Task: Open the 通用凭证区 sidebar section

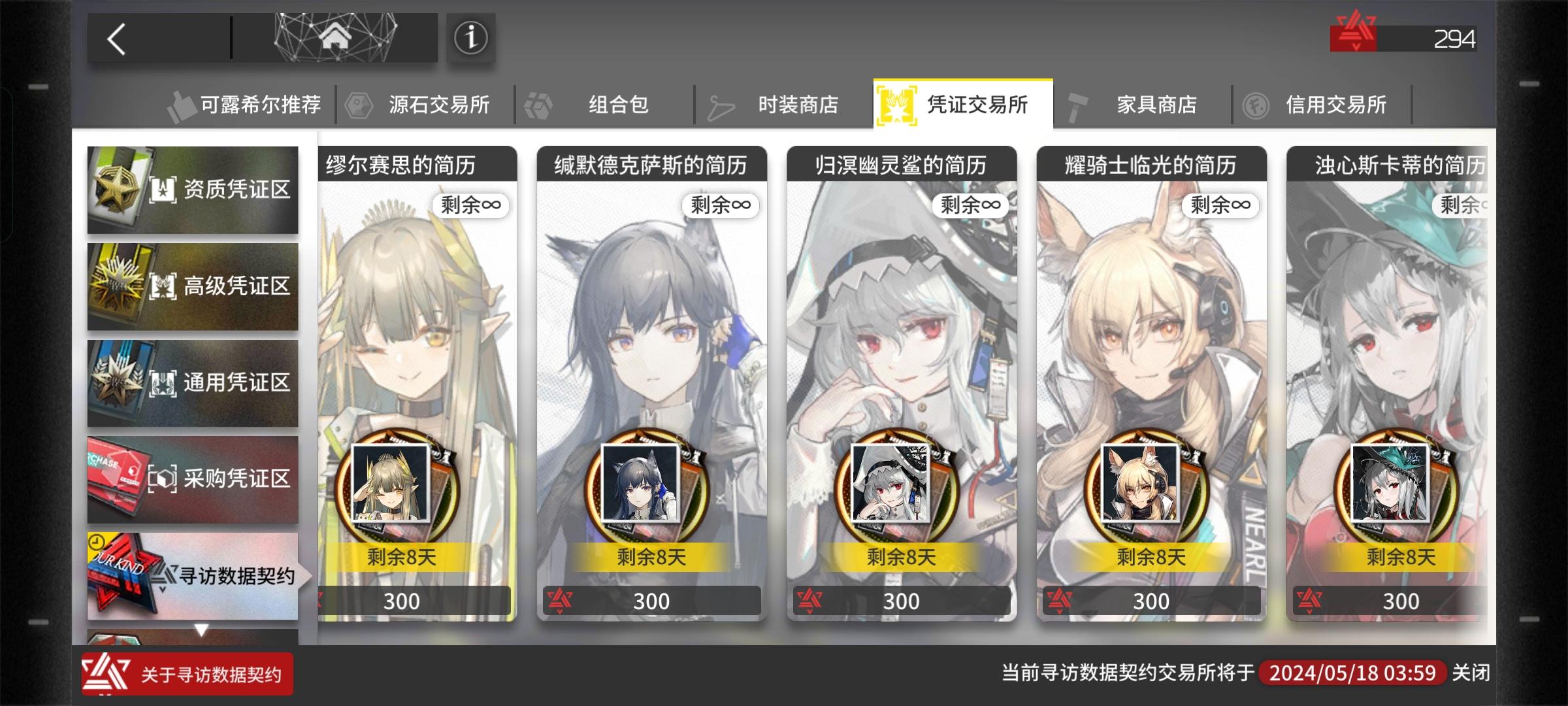Action: click(193, 382)
